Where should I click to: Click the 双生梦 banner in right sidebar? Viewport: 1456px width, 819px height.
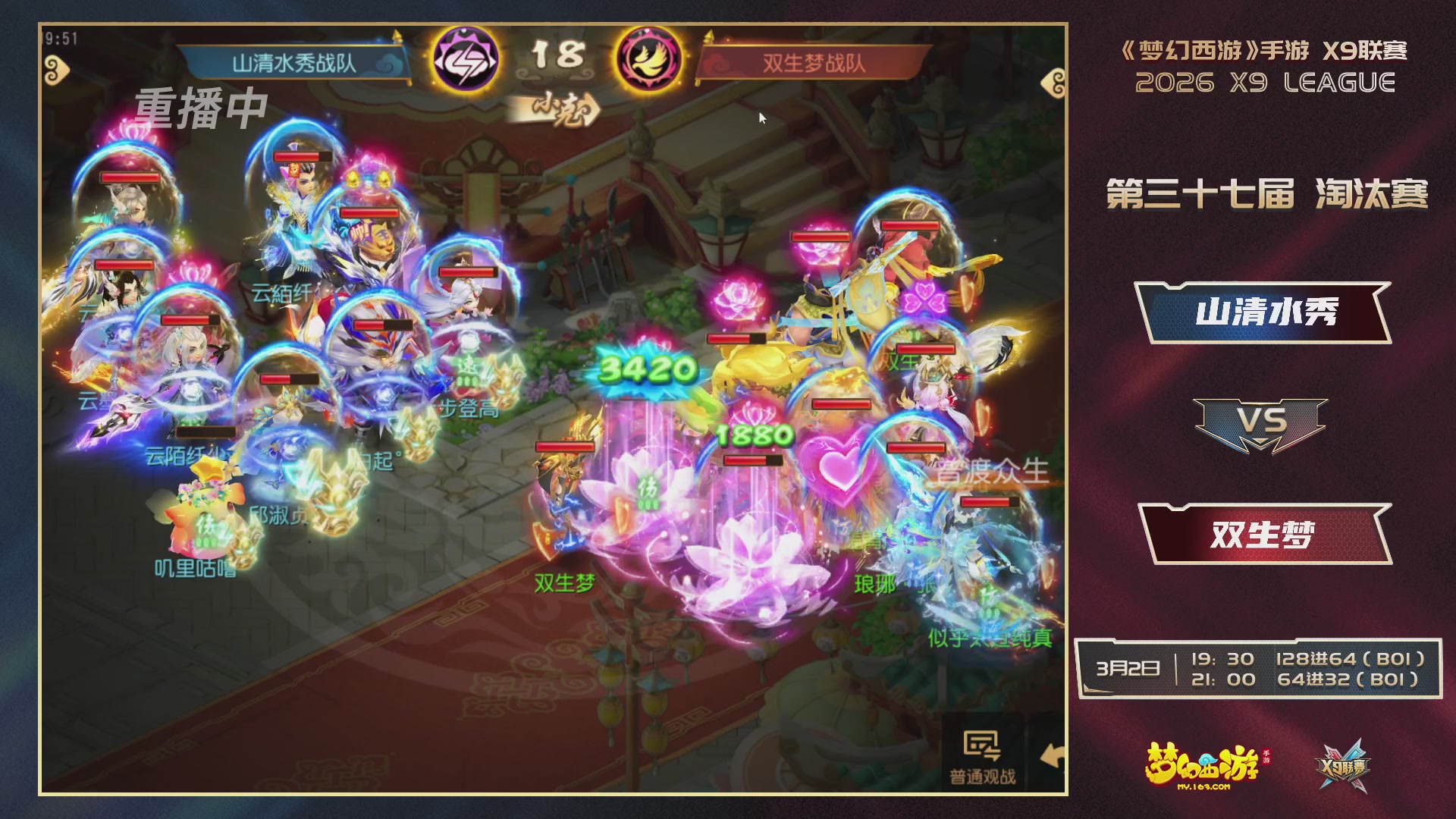click(1265, 533)
